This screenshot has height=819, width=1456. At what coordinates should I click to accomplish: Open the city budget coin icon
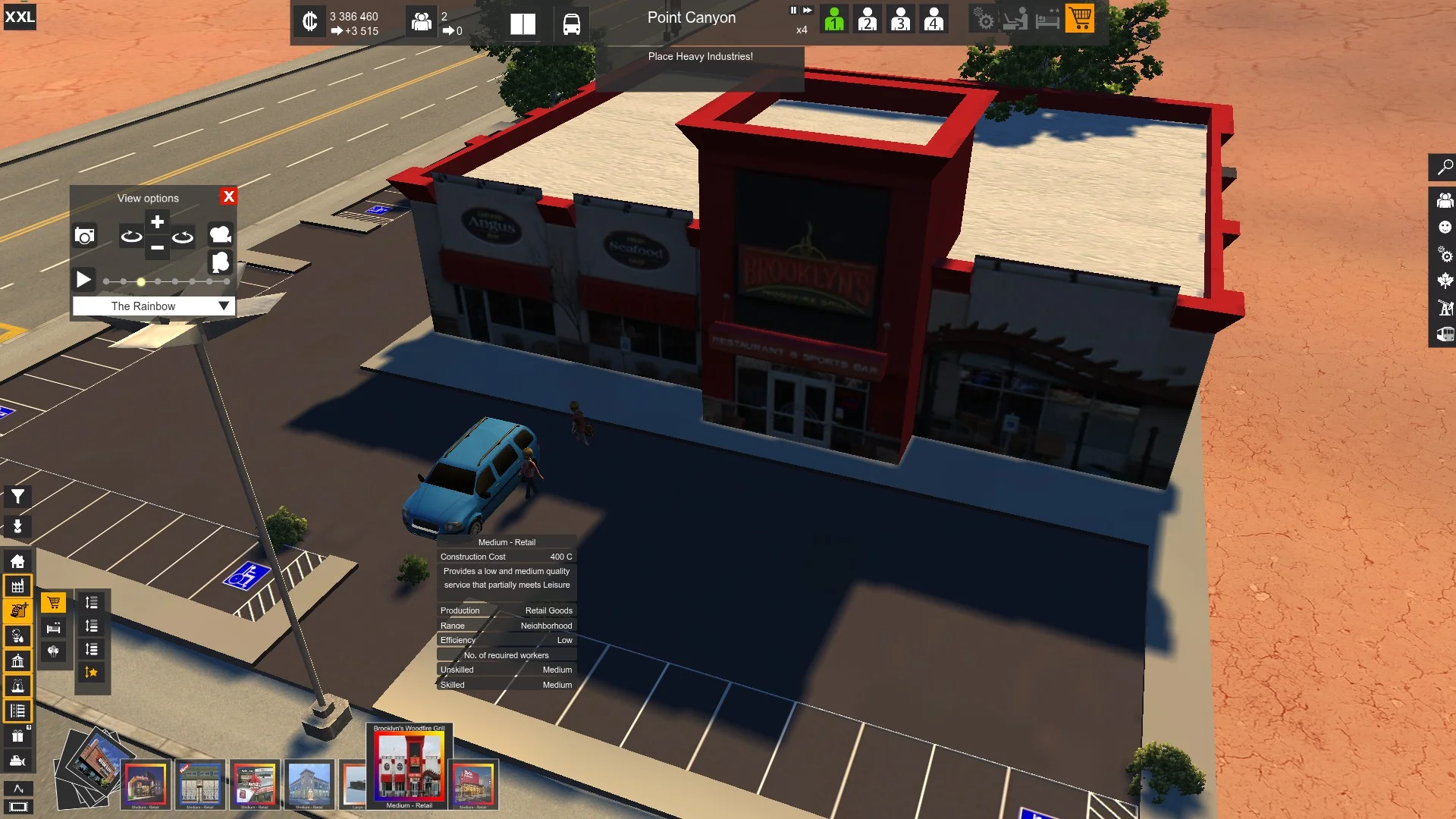tap(309, 21)
